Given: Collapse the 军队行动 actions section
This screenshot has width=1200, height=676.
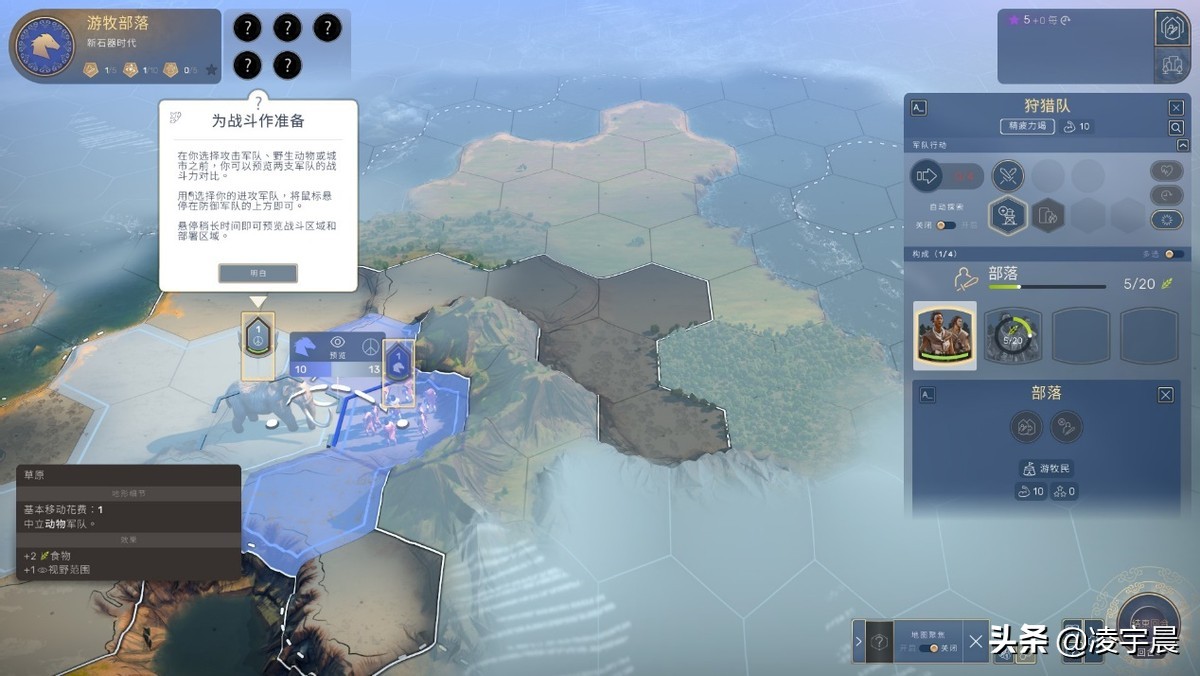Looking at the screenshot, I should point(1183,145).
